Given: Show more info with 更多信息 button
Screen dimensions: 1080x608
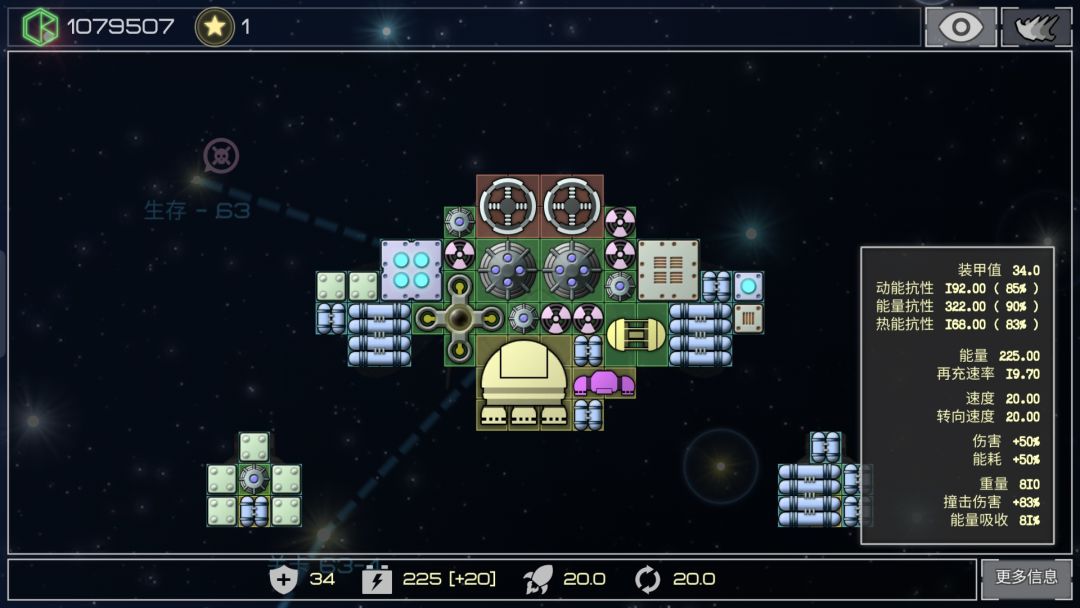Looking at the screenshot, I should click(1026, 578).
